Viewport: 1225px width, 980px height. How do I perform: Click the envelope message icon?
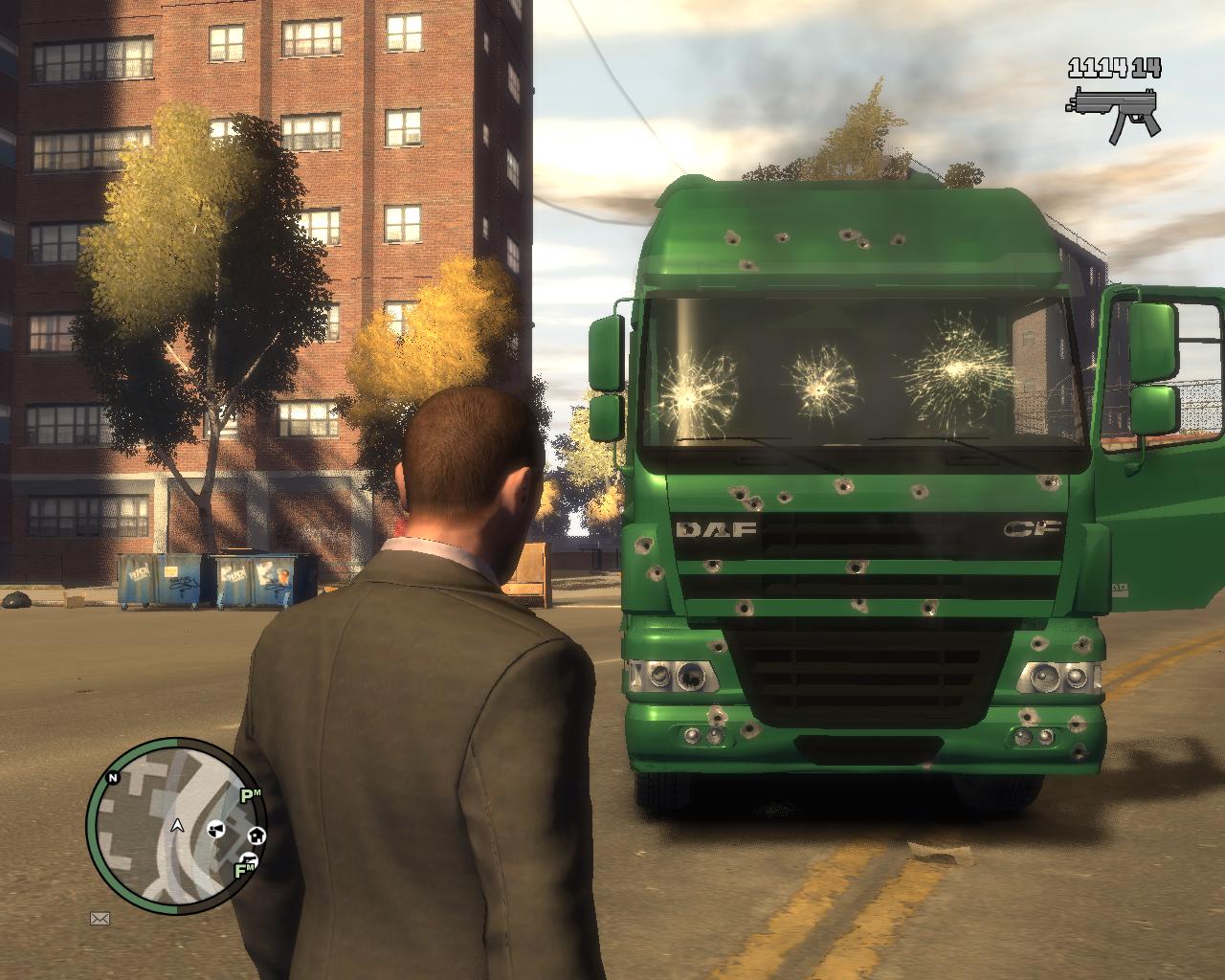100,919
